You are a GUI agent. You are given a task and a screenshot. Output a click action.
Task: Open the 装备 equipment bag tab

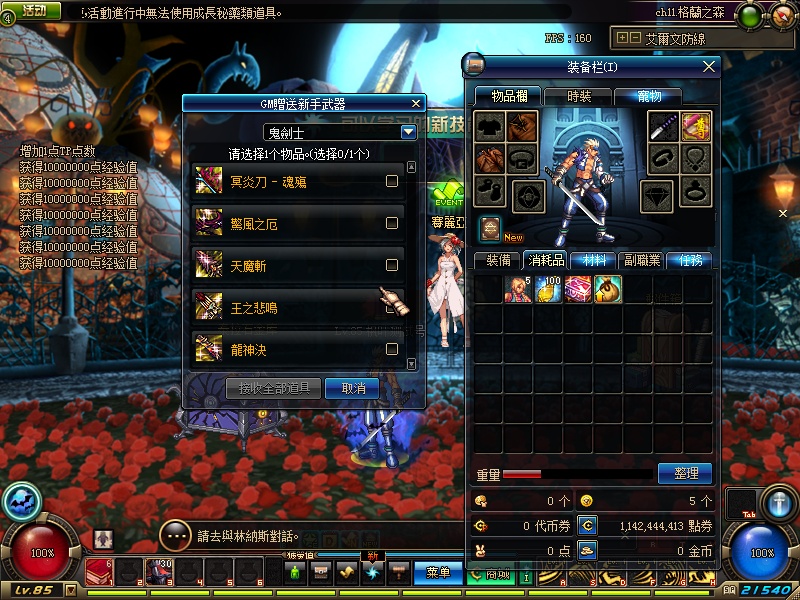click(x=498, y=260)
